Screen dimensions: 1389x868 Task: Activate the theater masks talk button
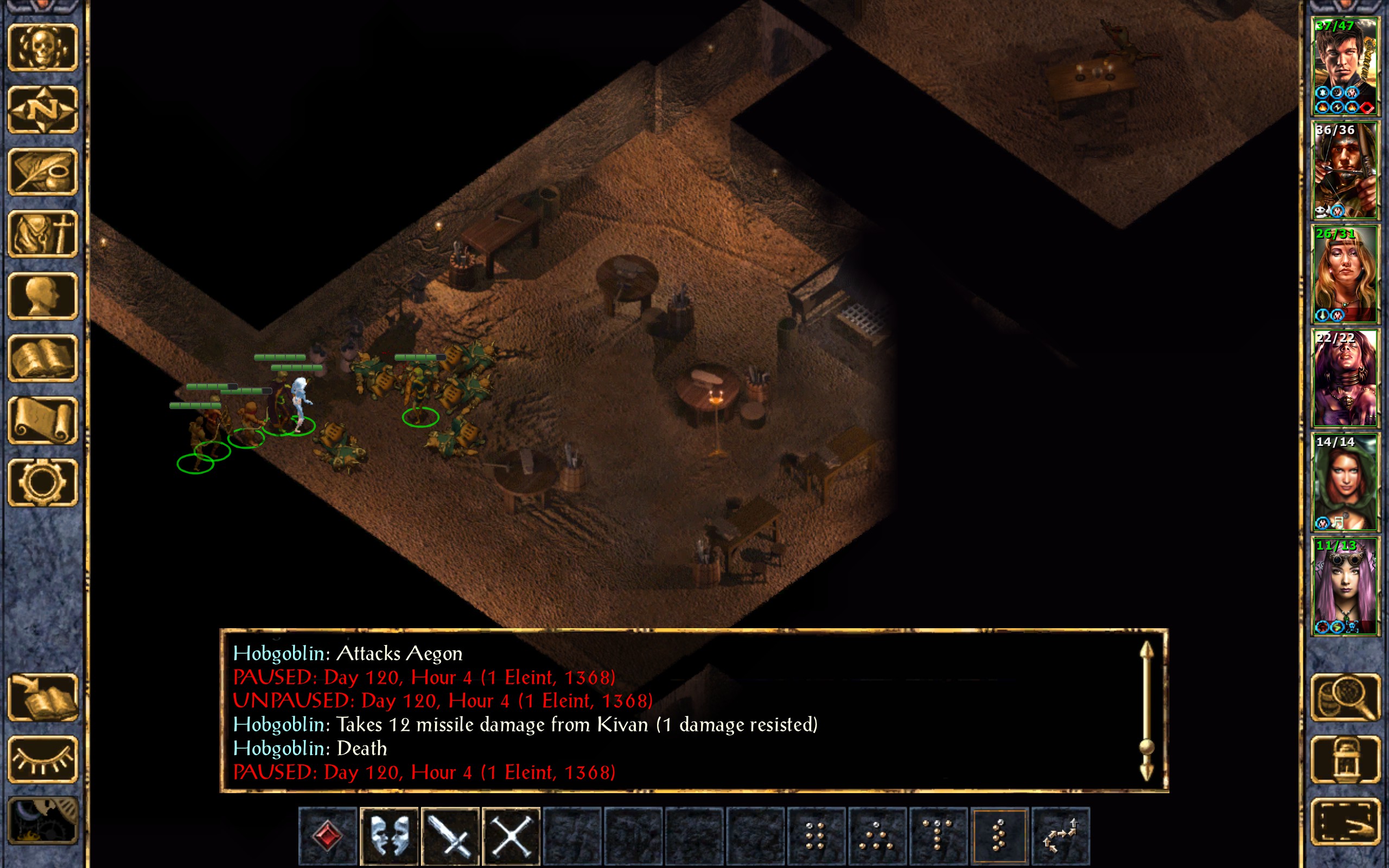(389, 836)
